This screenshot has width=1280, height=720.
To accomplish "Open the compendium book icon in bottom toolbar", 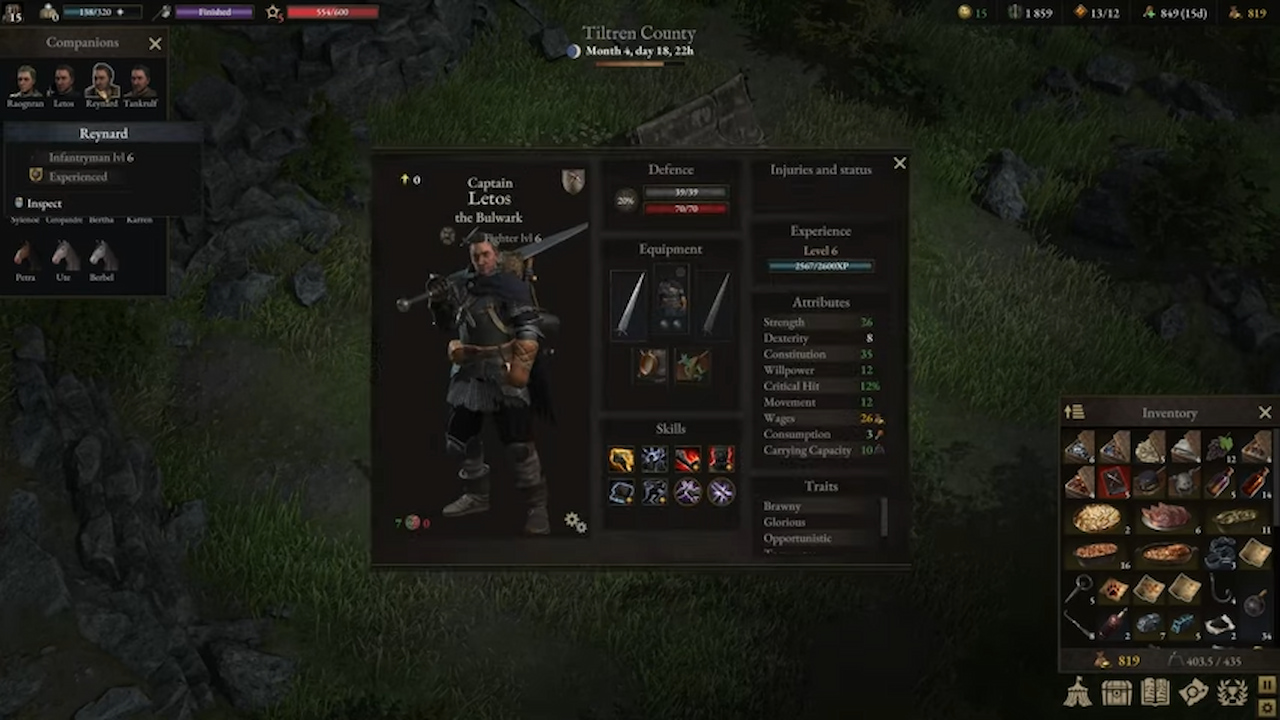I will (x=1155, y=692).
